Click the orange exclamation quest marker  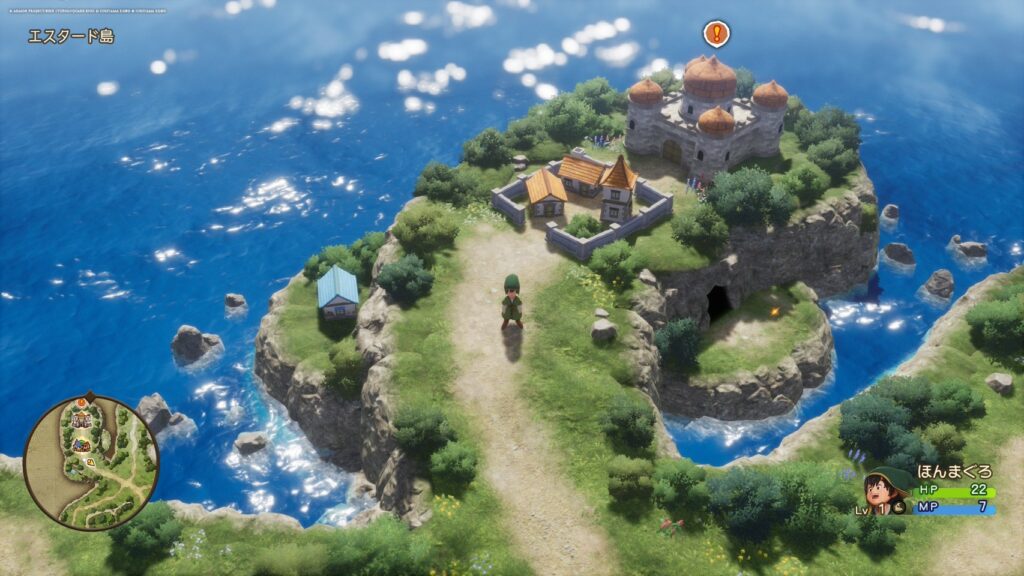[716, 33]
